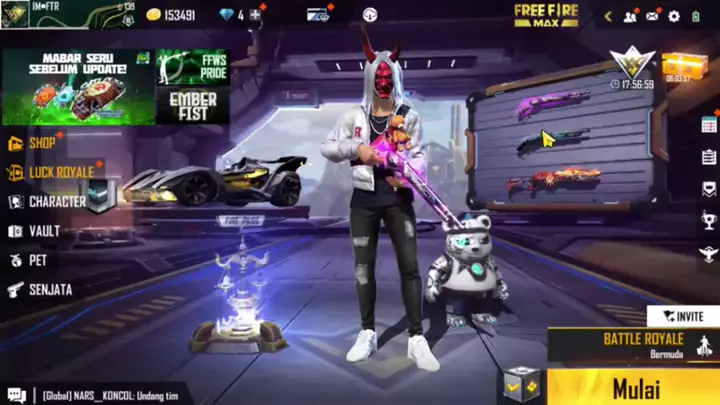Add diamonds with the plus button
The height and width of the screenshot is (405, 720).
click(256, 15)
